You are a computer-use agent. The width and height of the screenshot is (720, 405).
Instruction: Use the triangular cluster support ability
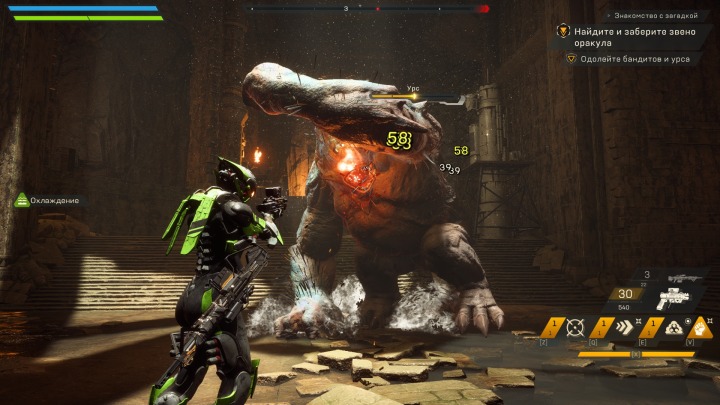point(676,327)
